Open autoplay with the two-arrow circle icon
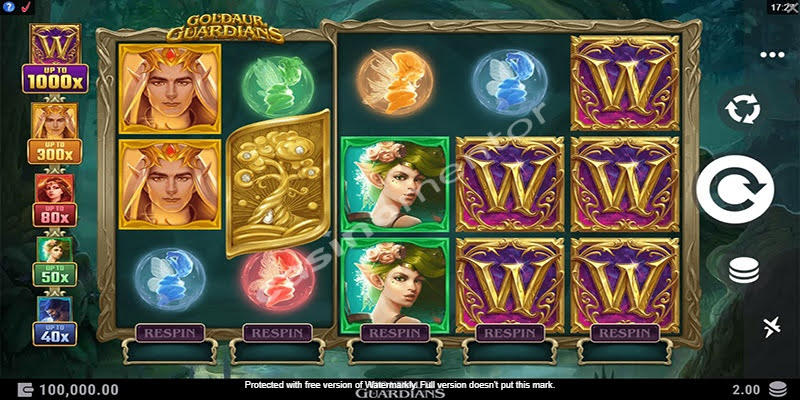Viewport: 800px width, 400px height. point(742,109)
